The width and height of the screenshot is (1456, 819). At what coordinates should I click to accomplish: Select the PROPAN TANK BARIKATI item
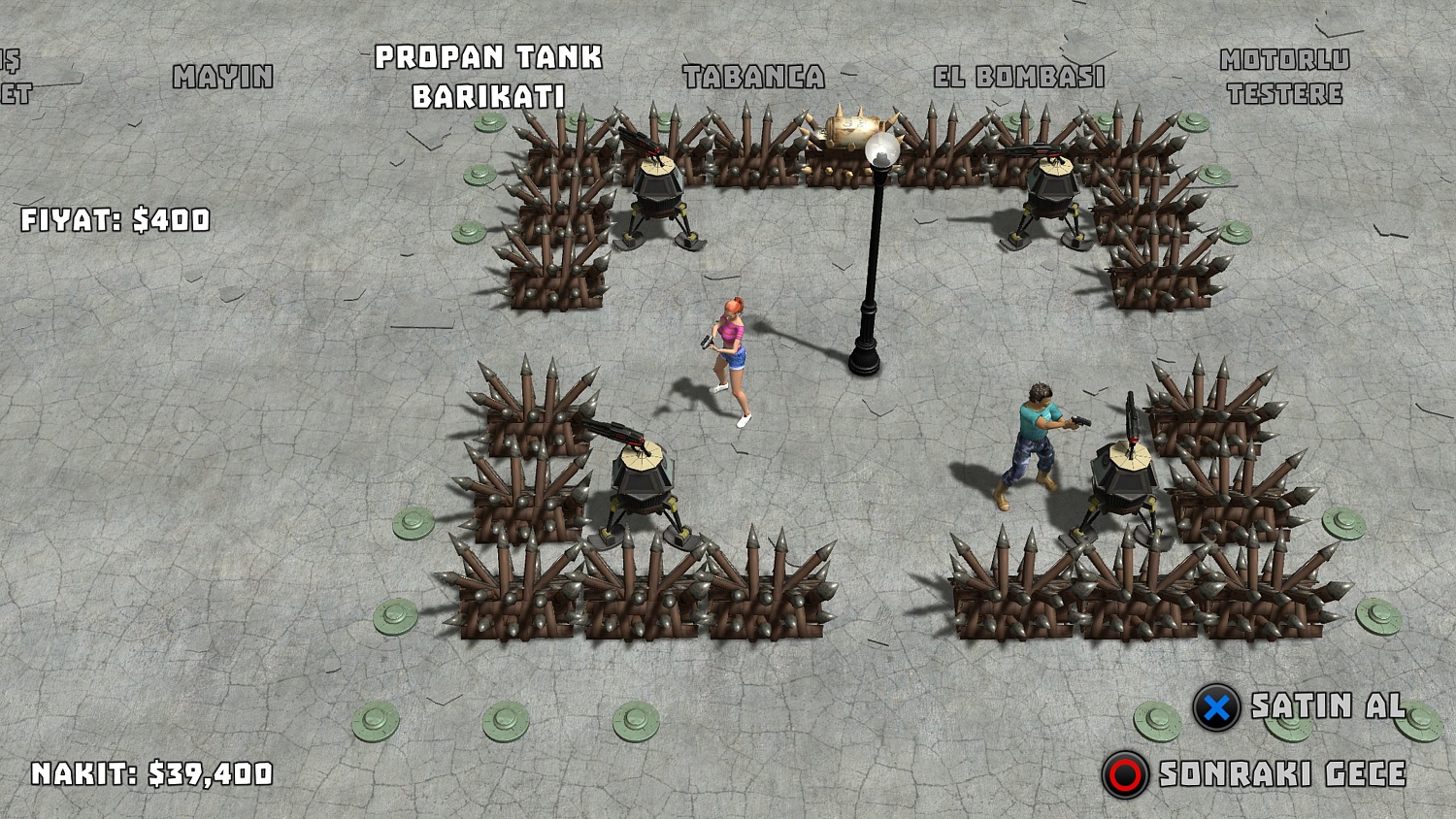[x=490, y=73]
